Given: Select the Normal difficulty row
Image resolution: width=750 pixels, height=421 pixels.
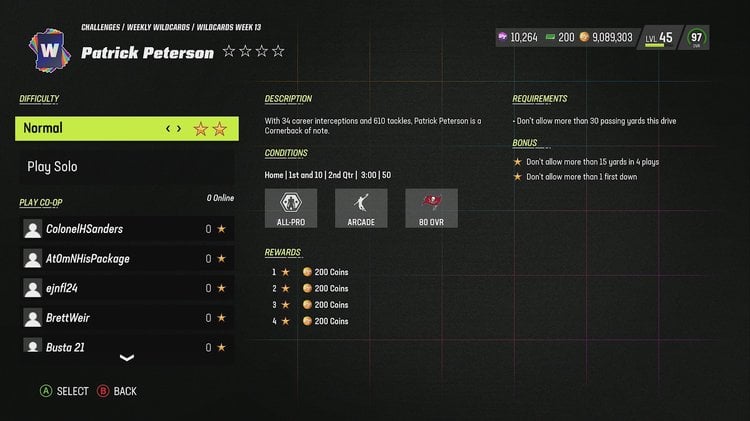Looking at the screenshot, I should (127, 128).
